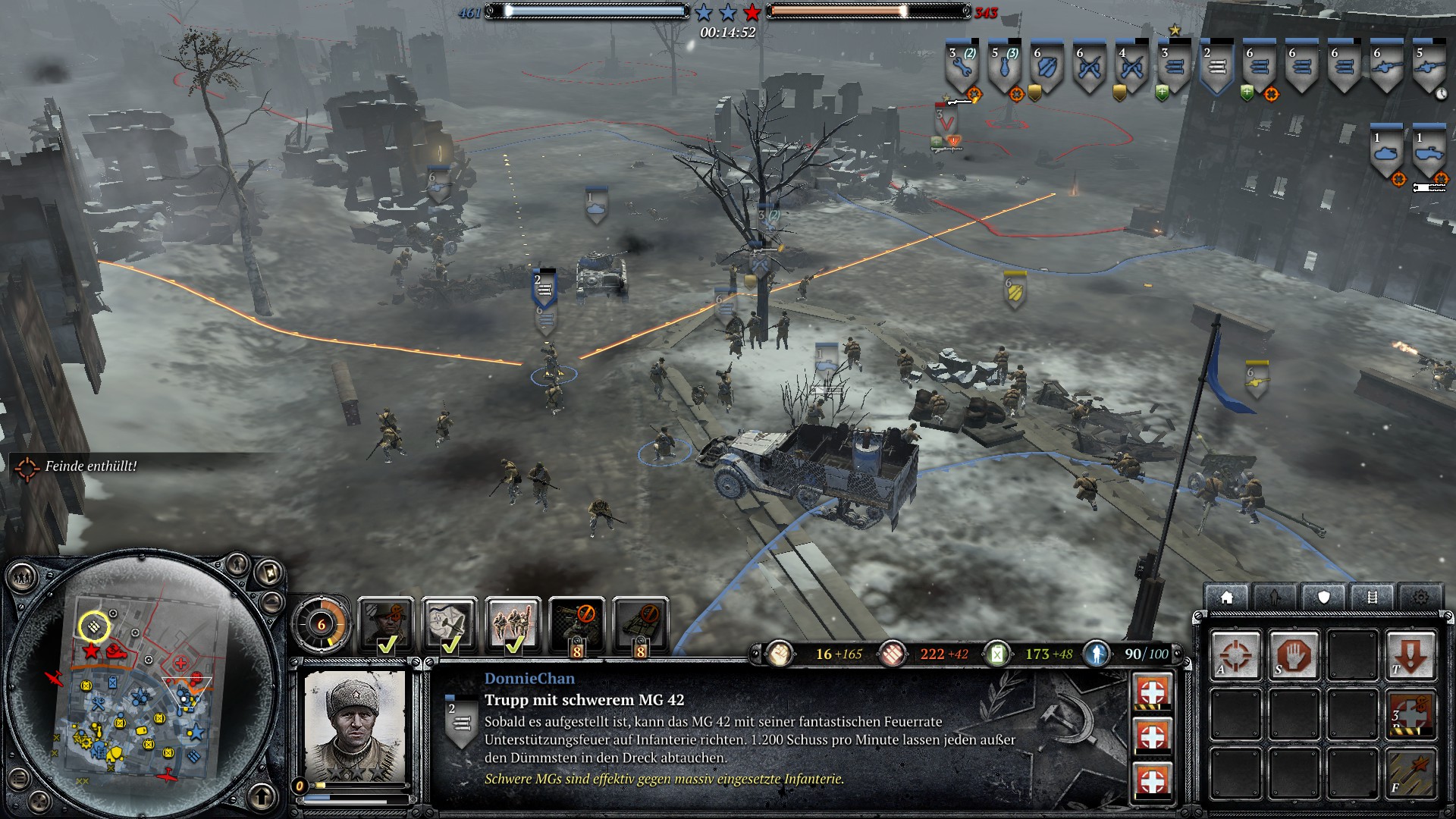The height and width of the screenshot is (819, 1456).
Task: Select the Attack Move command
Action: point(1235,654)
